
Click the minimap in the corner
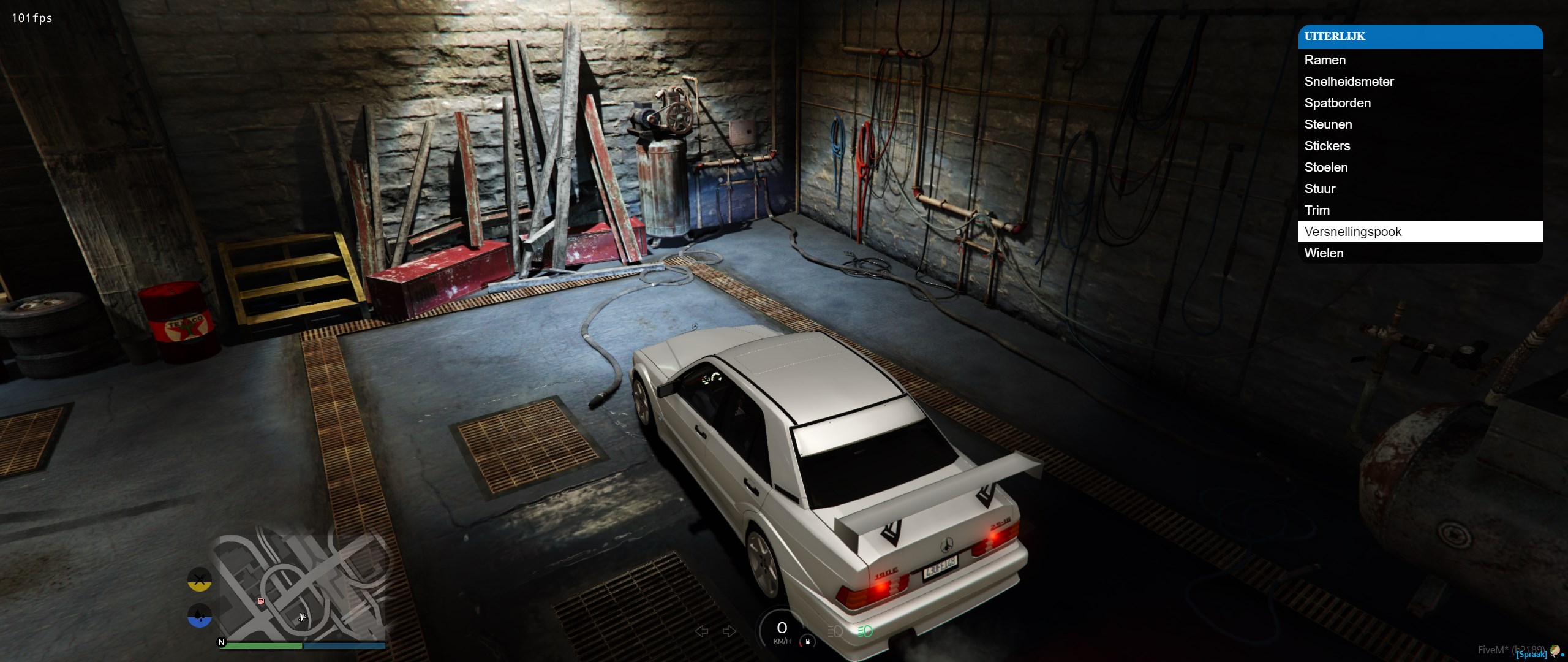click(x=303, y=587)
